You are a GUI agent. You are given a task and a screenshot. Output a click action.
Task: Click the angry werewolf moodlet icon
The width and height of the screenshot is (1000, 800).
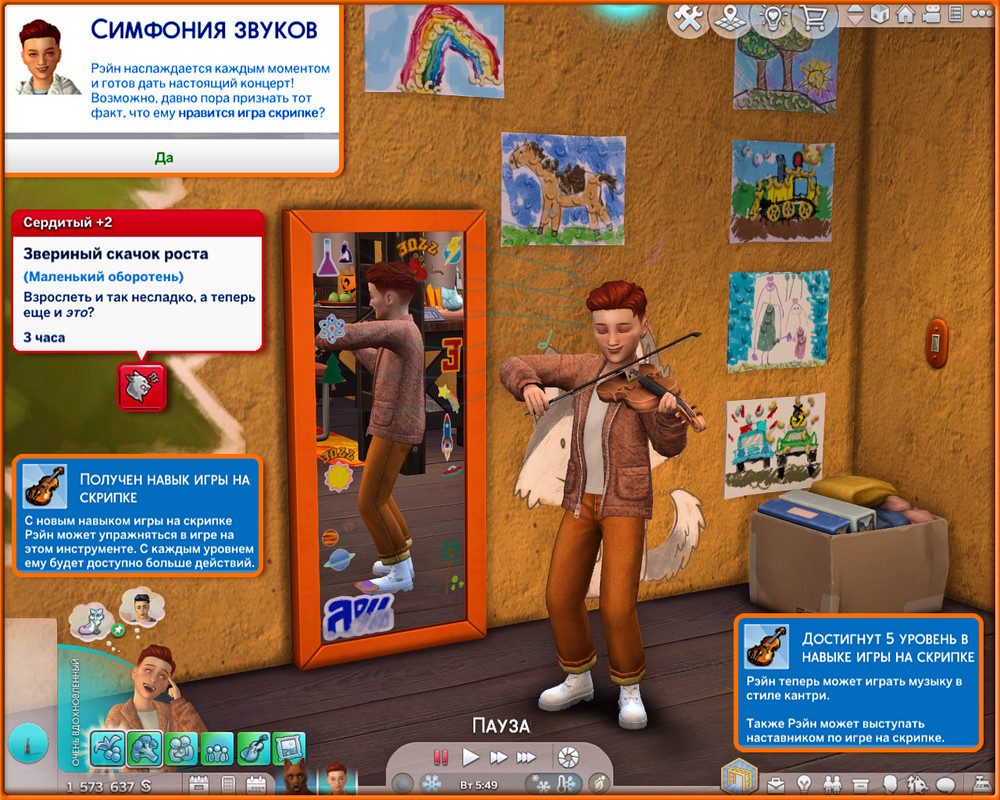tap(141, 386)
